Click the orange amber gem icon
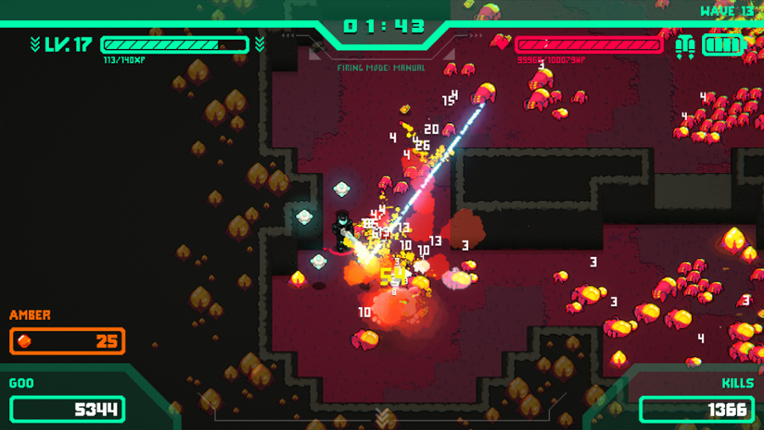Screen dimensions: 764x430 click(x=27, y=342)
